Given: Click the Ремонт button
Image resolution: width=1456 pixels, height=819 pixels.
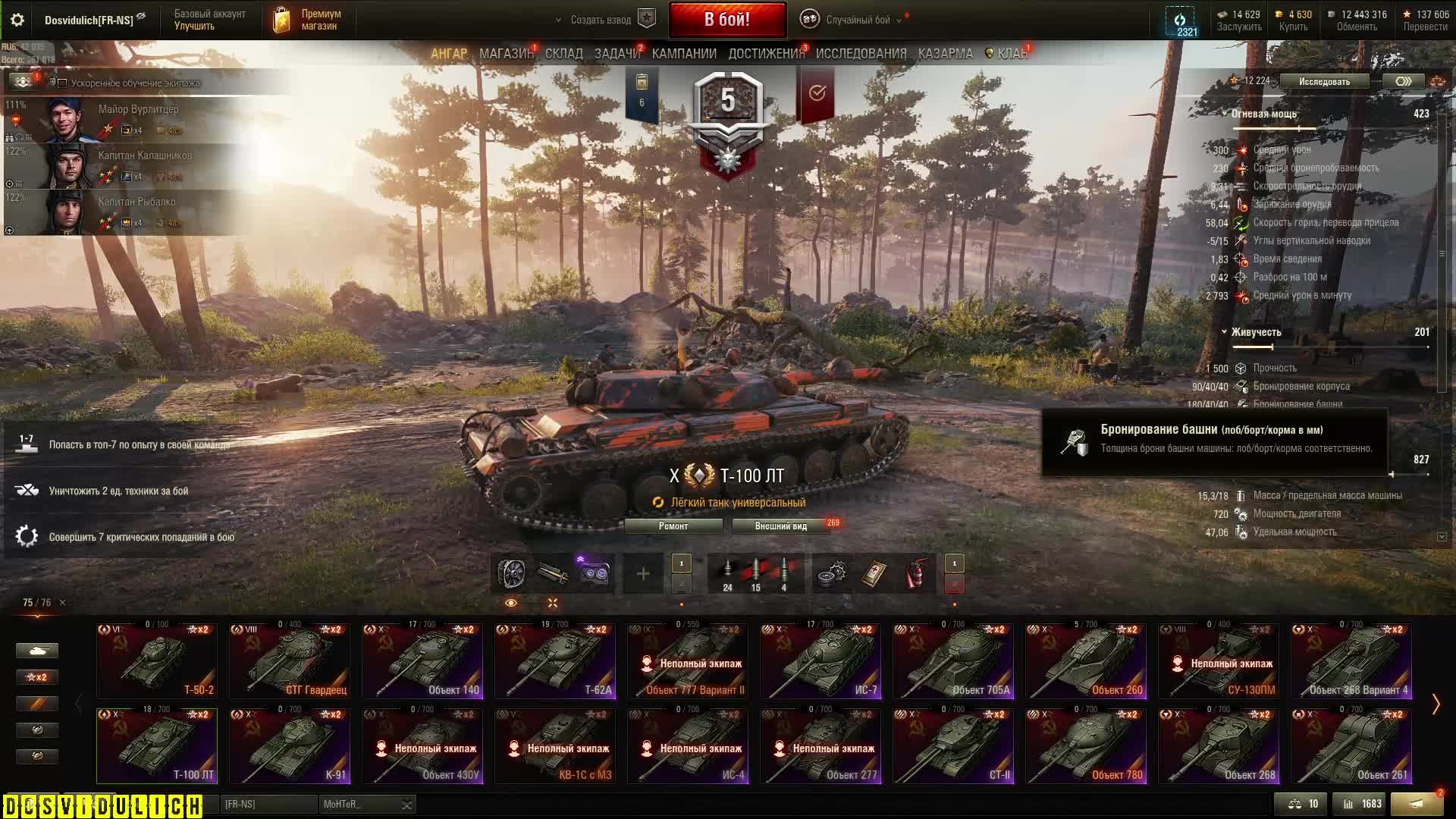Looking at the screenshot, I should pyautogui.click(x=673, y=526).
